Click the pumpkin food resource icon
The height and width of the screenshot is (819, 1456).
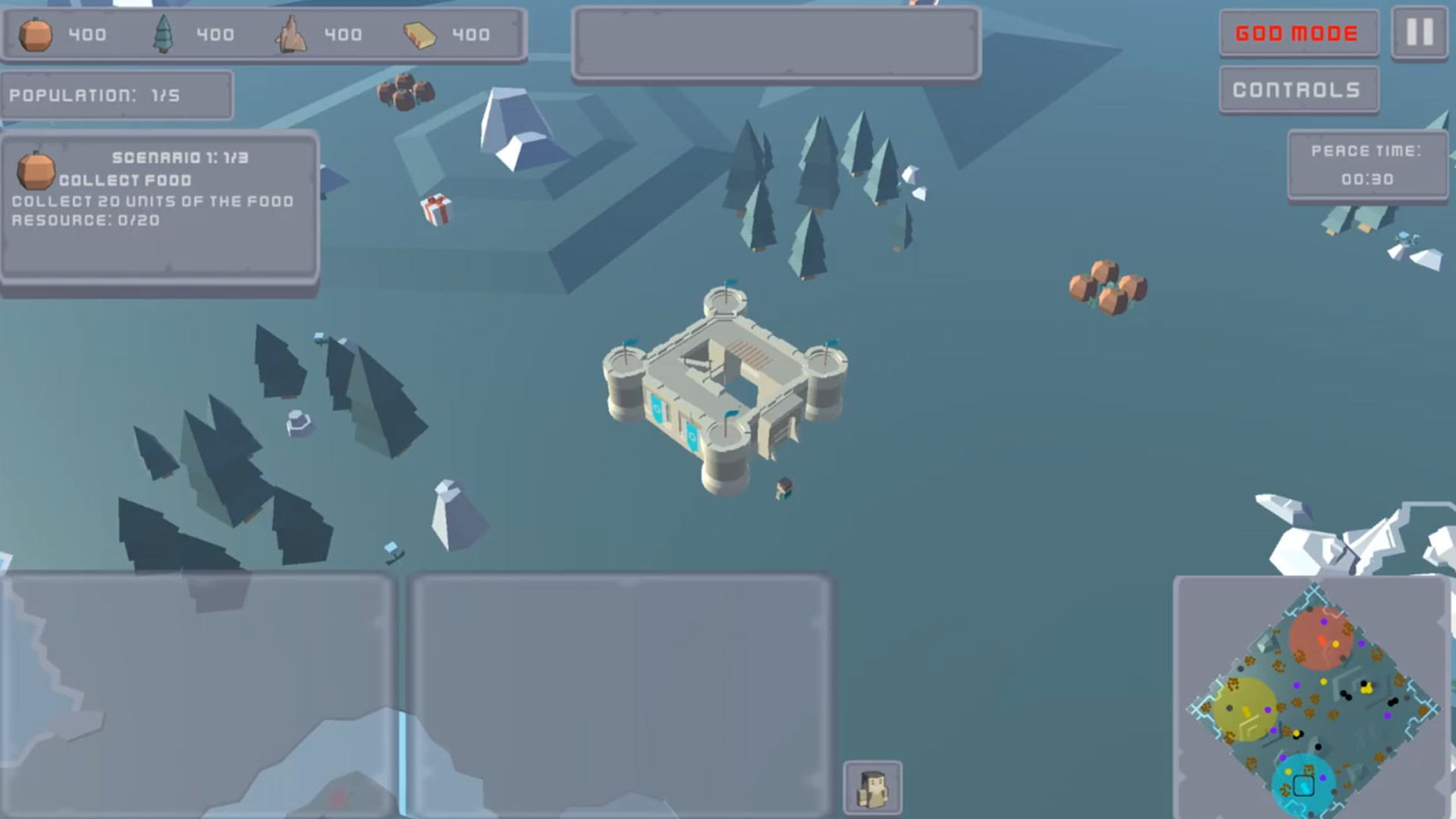tap(38, 34)
